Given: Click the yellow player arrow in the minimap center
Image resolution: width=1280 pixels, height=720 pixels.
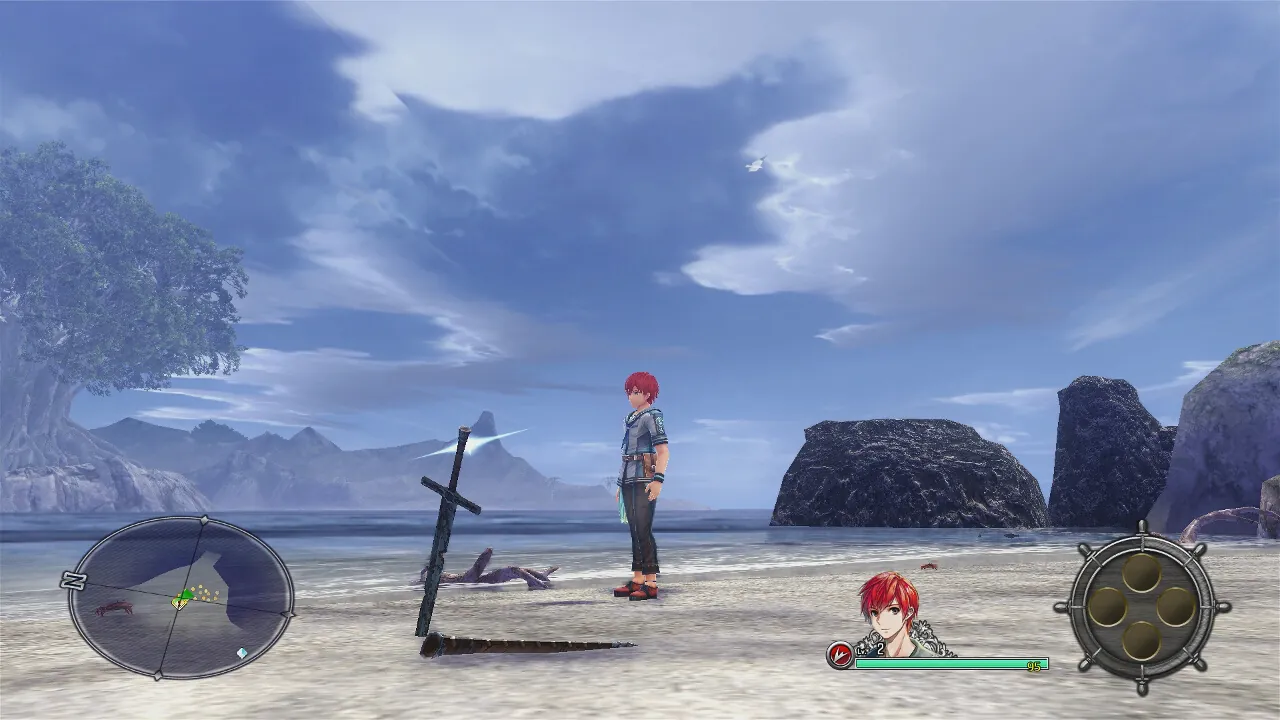Looking at the screenshot, I should [x=180, y=601].
